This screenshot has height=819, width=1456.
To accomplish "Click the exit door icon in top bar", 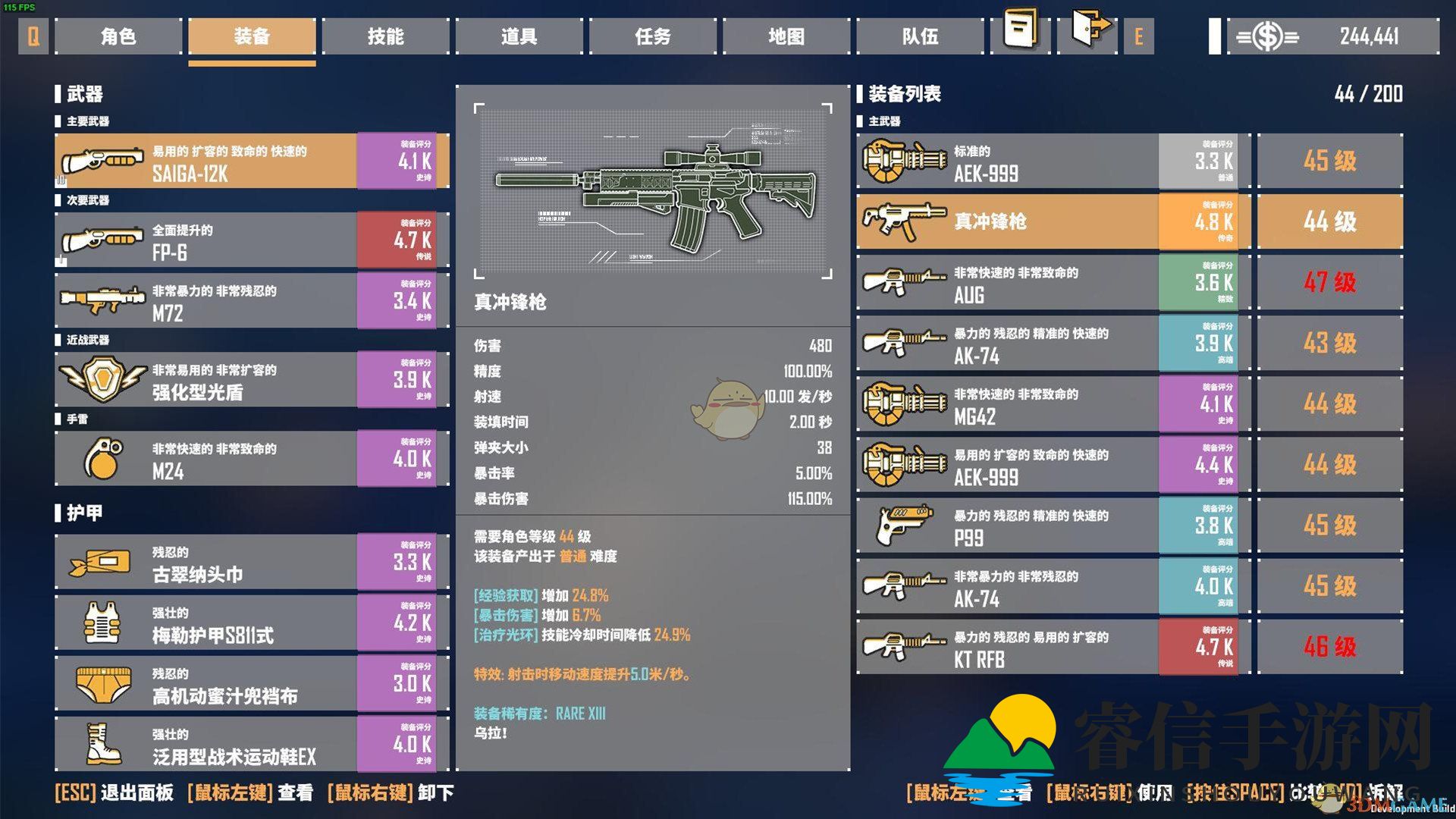I will click(x=1088, y=33).
